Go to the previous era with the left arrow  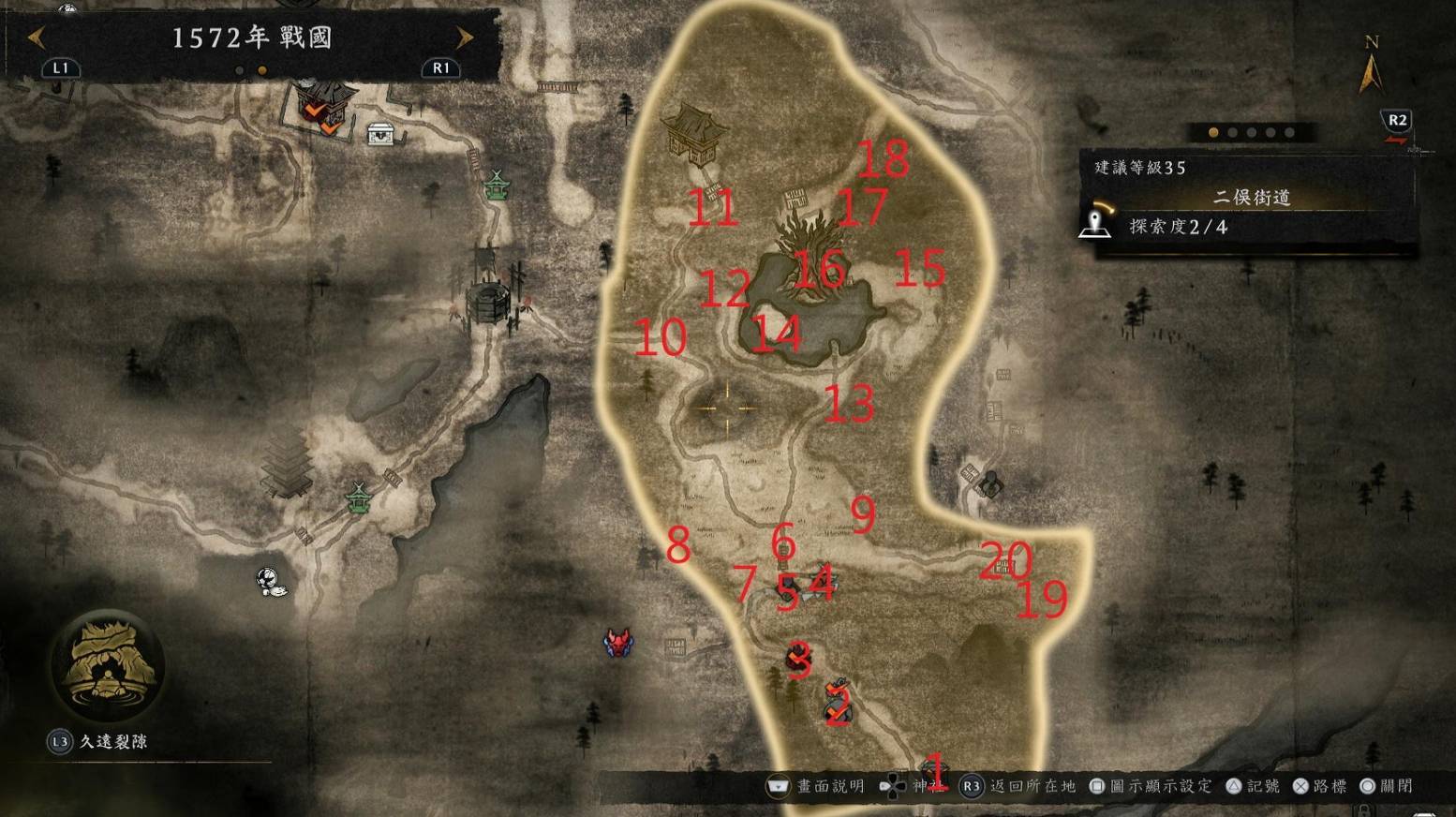(x=36, y=38)
